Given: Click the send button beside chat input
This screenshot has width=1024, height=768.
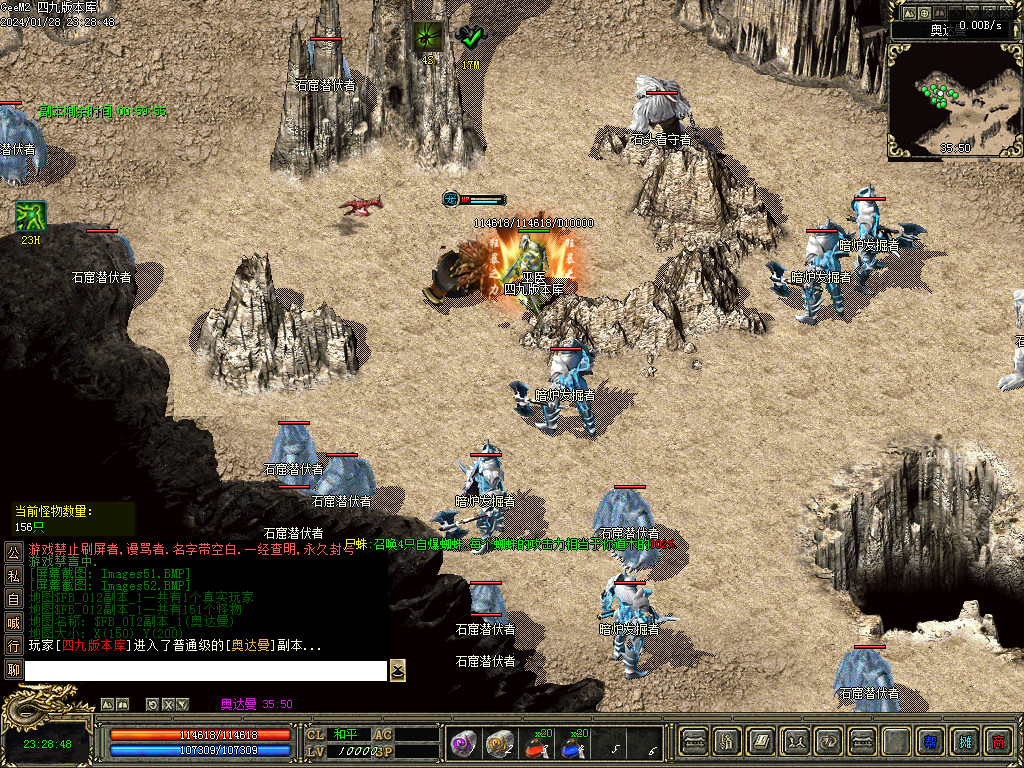Looking at the screenshot, I should pyautogui.click(x=398, y=670).
